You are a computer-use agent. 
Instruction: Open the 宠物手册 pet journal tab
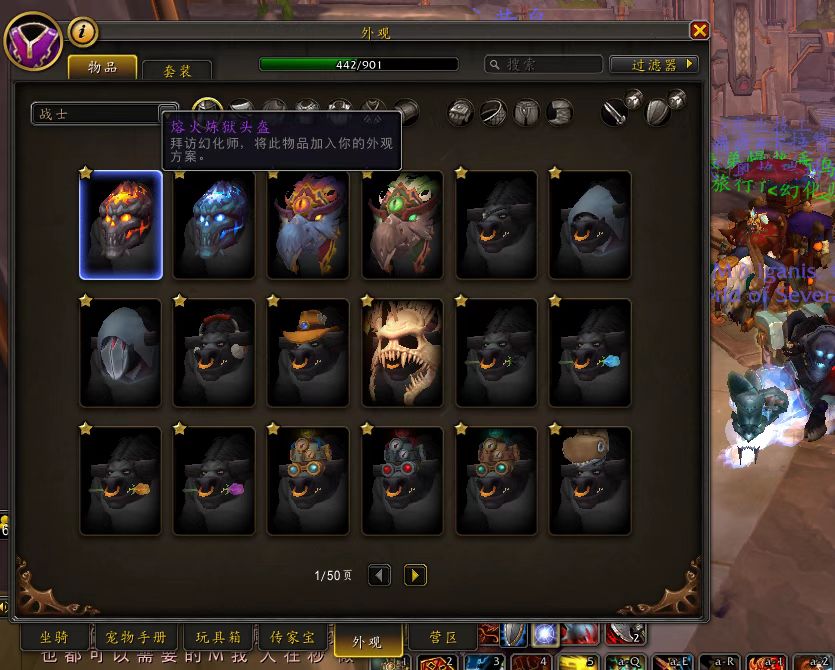pyautogui.click(x=137, y=638)
